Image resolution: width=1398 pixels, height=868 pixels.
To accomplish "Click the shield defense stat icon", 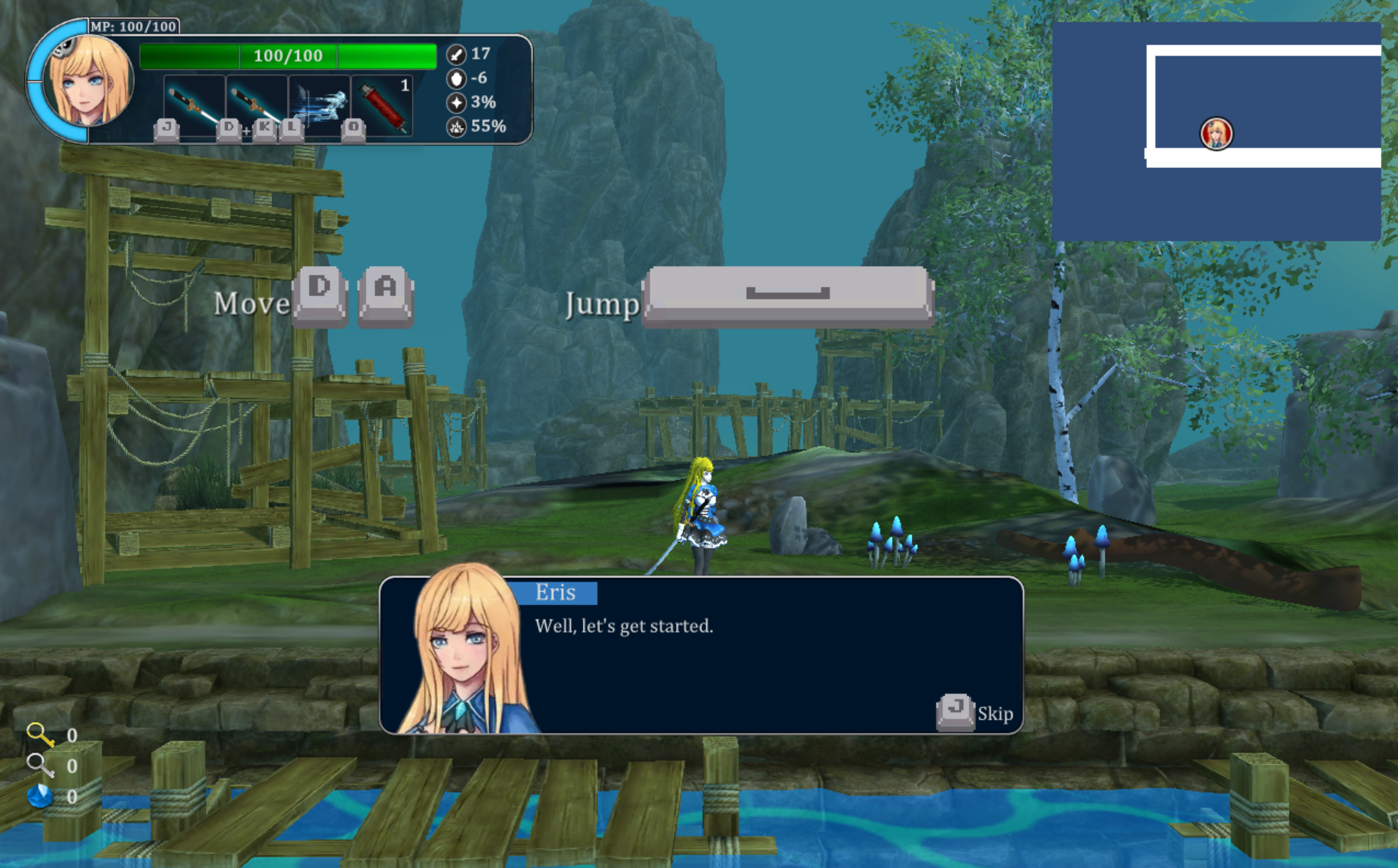I will pos(456,78).
